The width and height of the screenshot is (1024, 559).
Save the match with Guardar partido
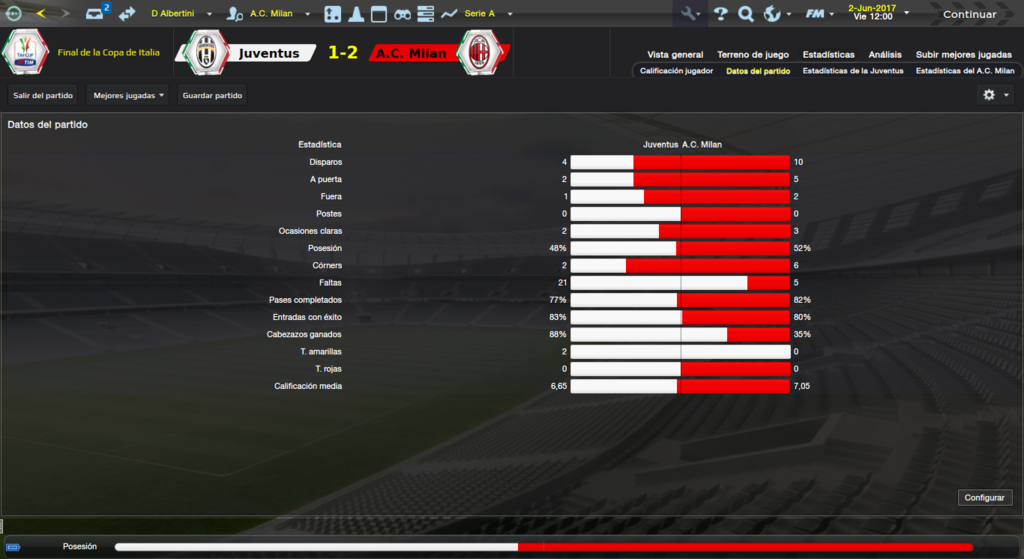(x=212, y=95)
